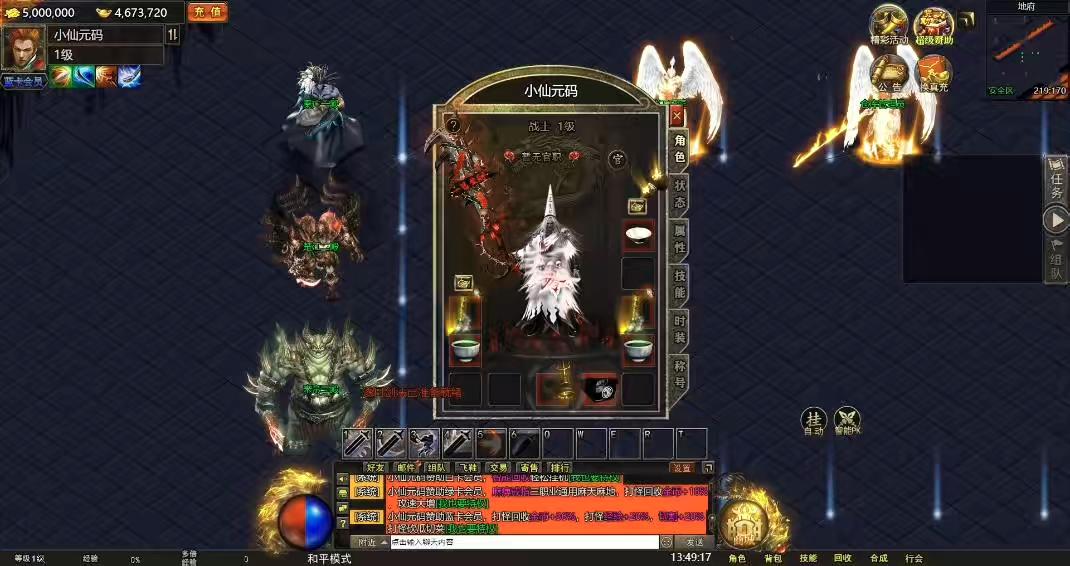Select the 技能 (Skills) tab in character panel

click(680, 285)
